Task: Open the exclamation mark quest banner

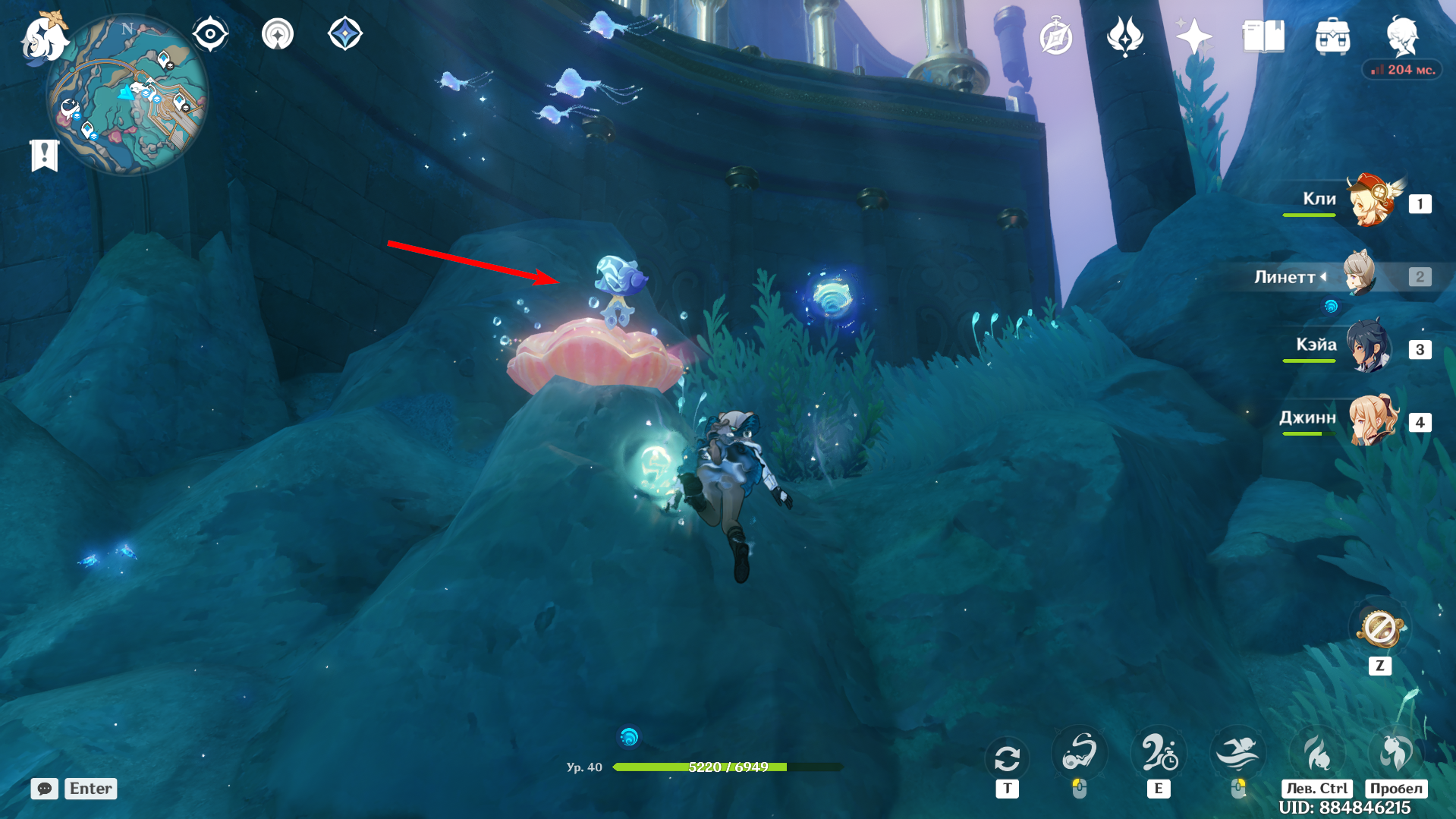Action: (44, 155)
